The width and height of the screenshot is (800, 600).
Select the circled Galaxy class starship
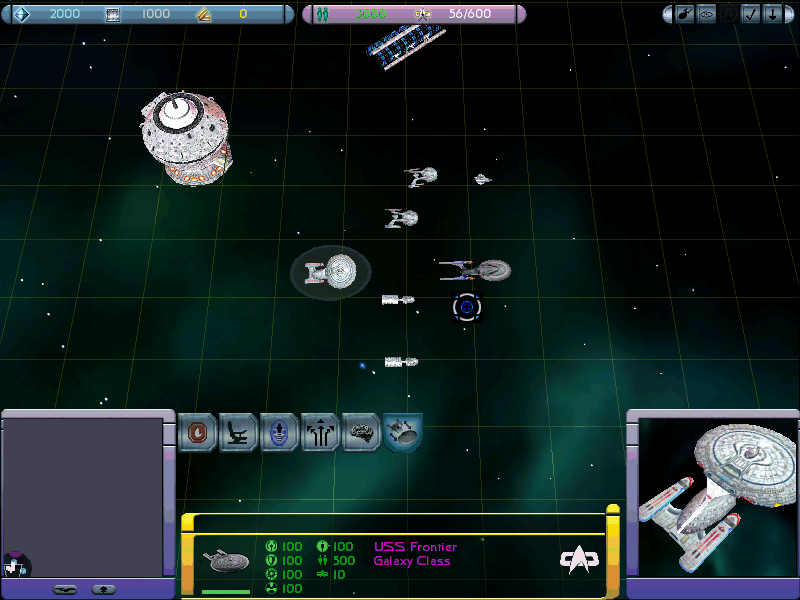click(x=331, y=270)
